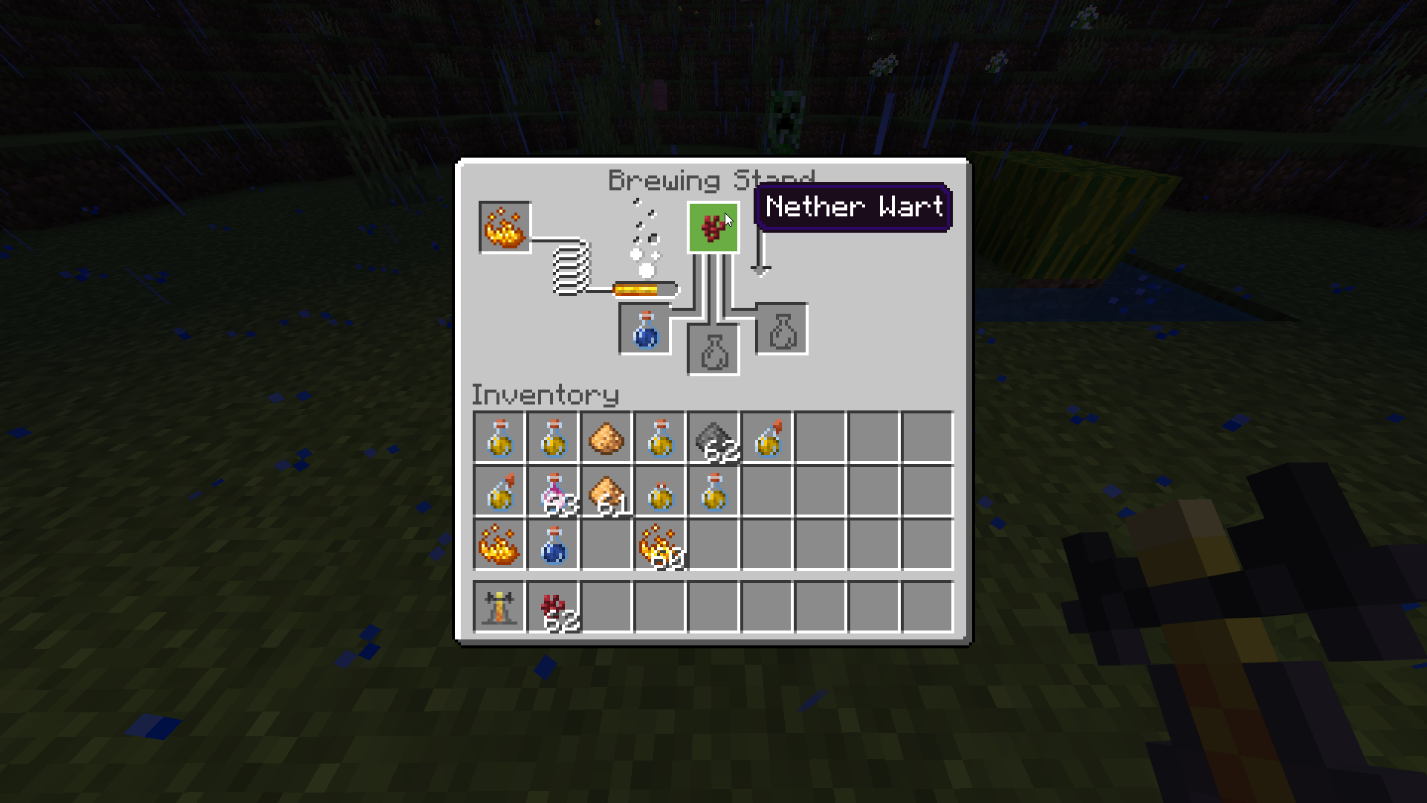Pick up the blaze powder stack of 64
1427x803 pixels.
[499, 545]
